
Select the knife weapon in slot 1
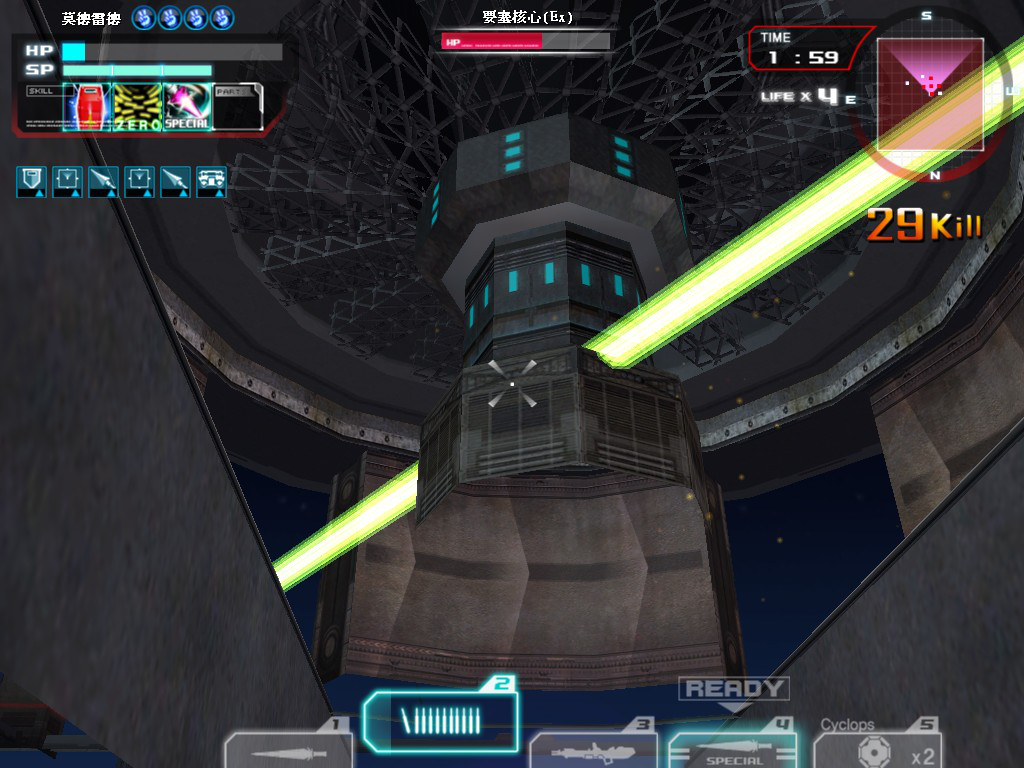287,750
